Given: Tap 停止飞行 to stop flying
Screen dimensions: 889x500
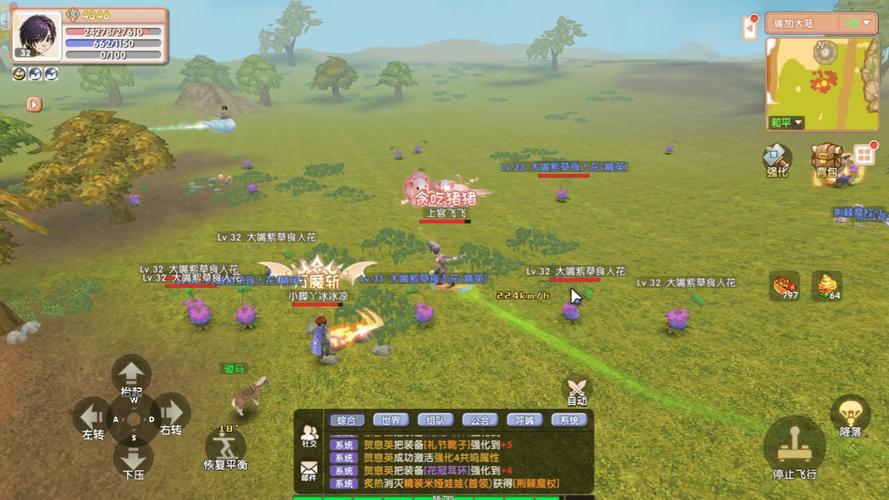Looking at the screenshot, I should click(794, 445).
